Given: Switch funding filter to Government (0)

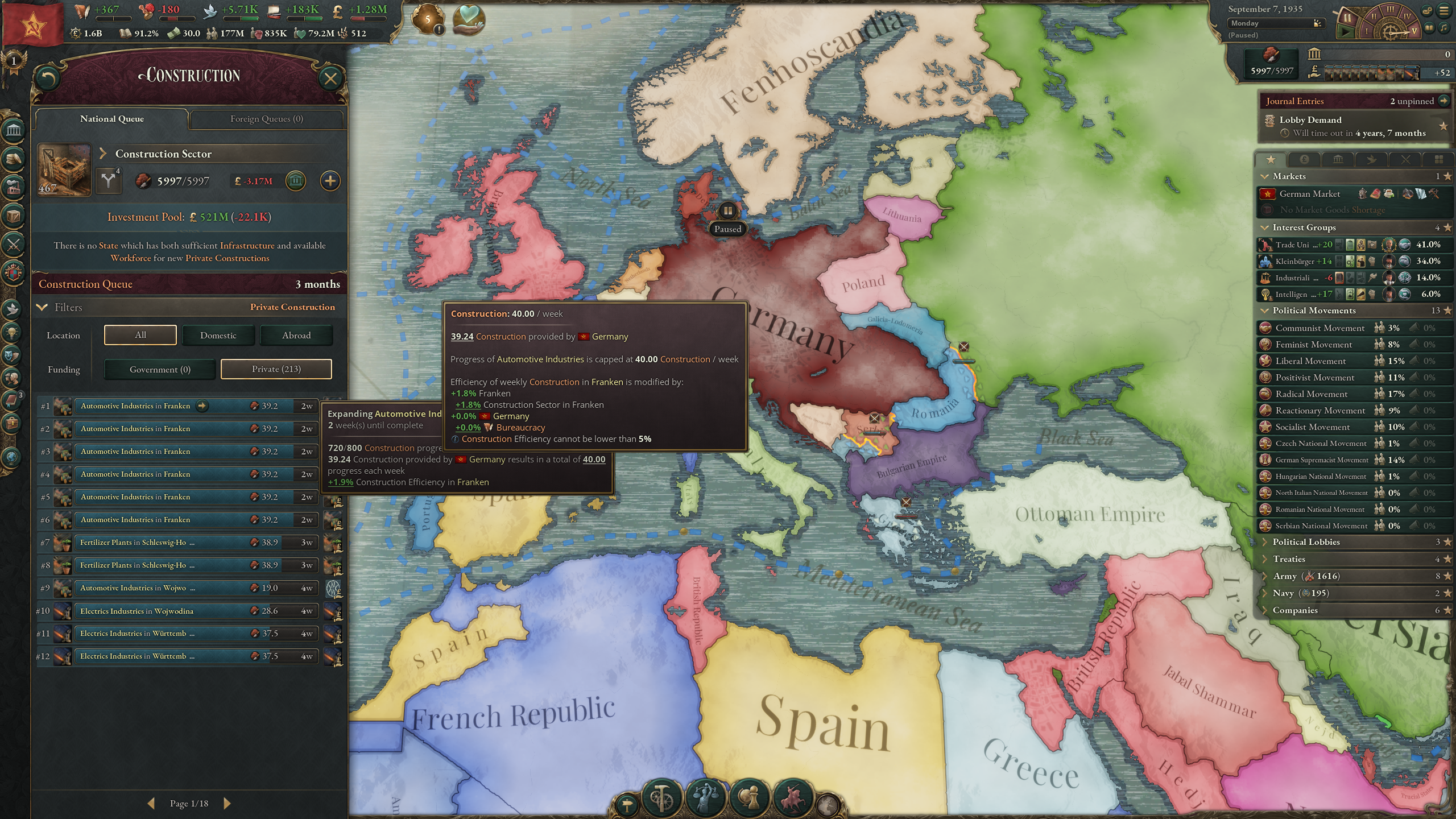Looking at the screenshot, I should coord(159,369).
